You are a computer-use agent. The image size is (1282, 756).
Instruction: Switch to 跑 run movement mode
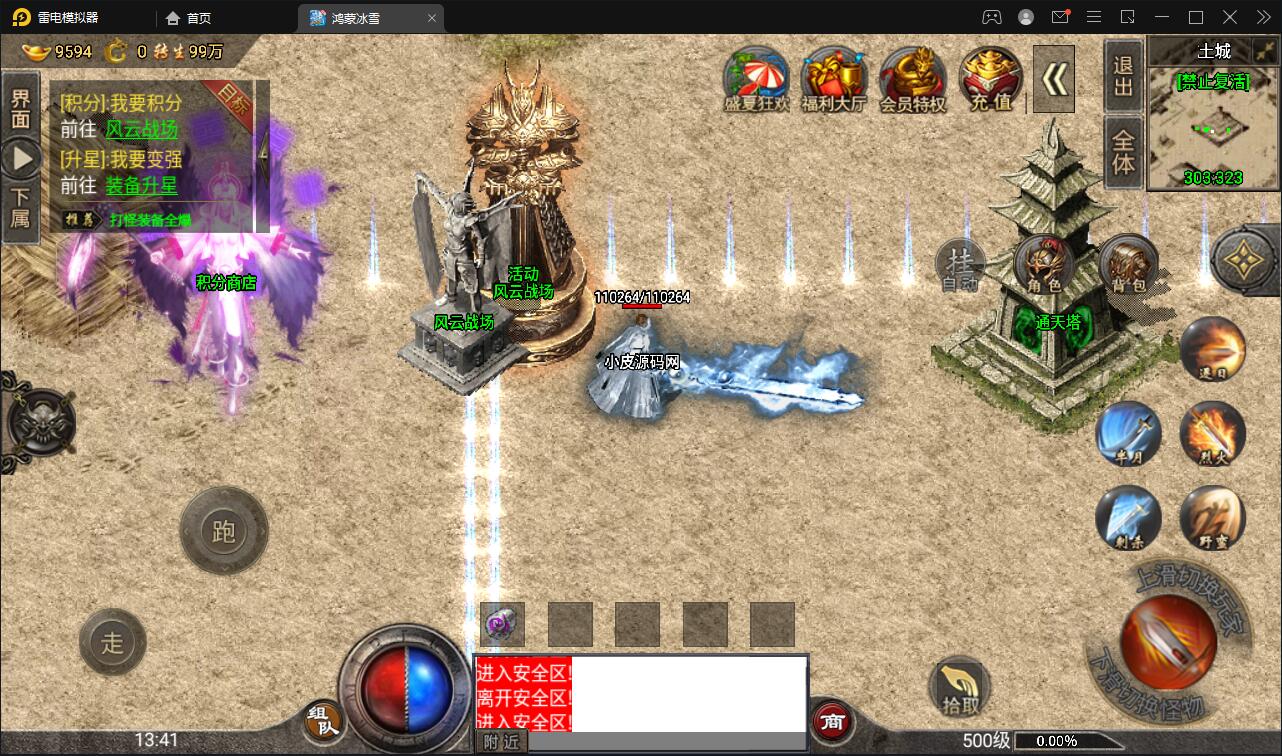click(223, 531)
